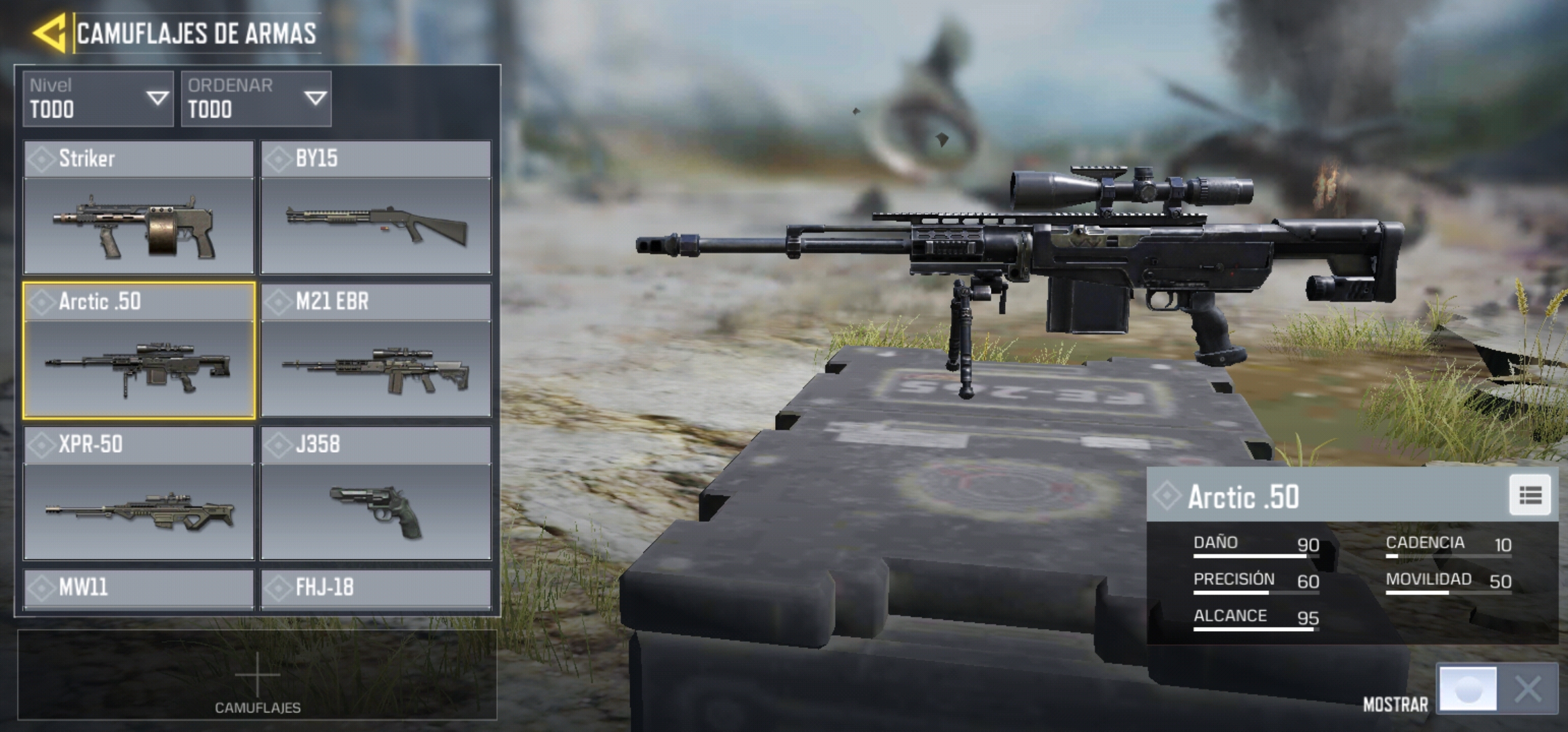Pick the M21 EBR rifle tile

[376, 350]
